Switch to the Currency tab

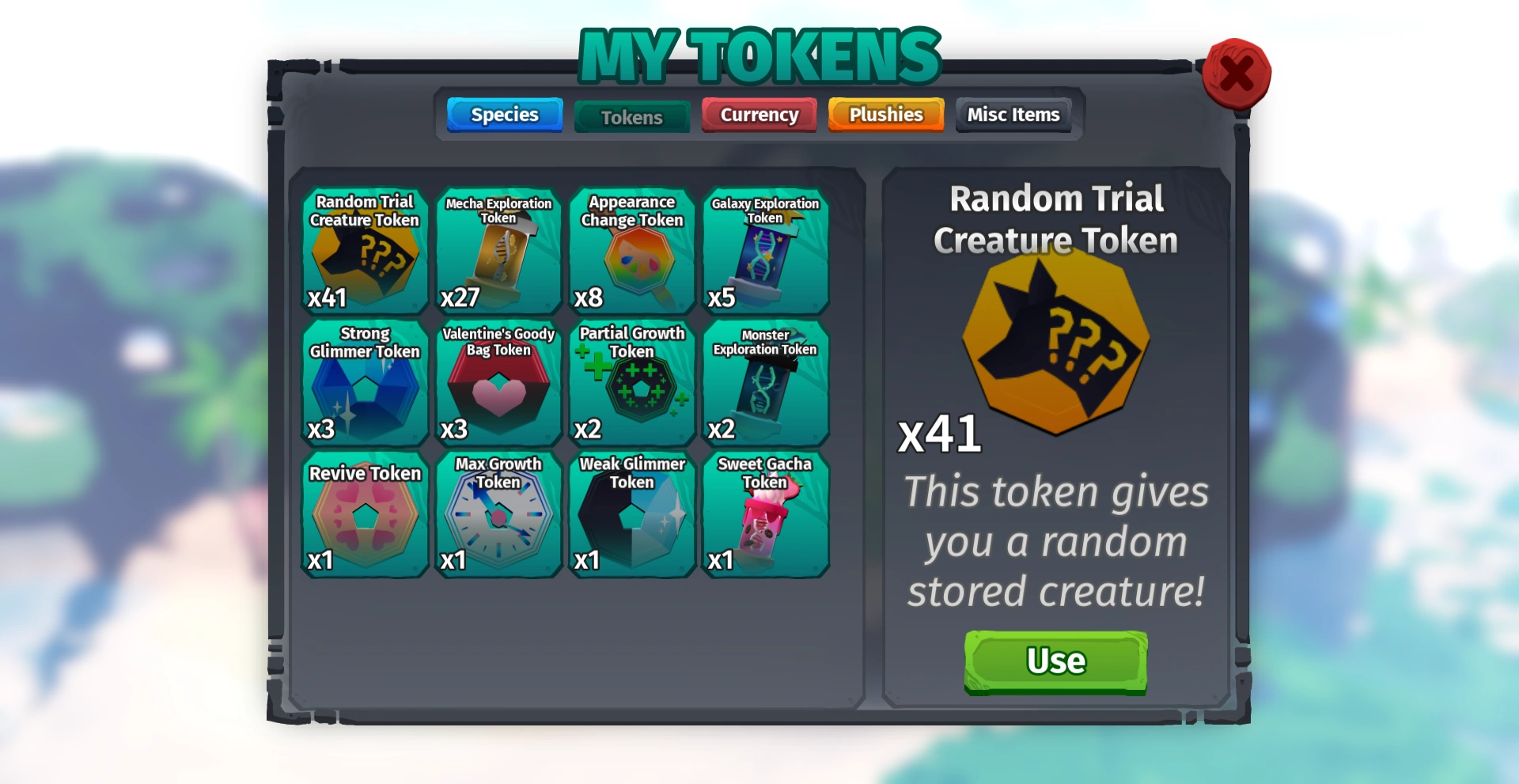pyautogui.click(x=758, y=115)
